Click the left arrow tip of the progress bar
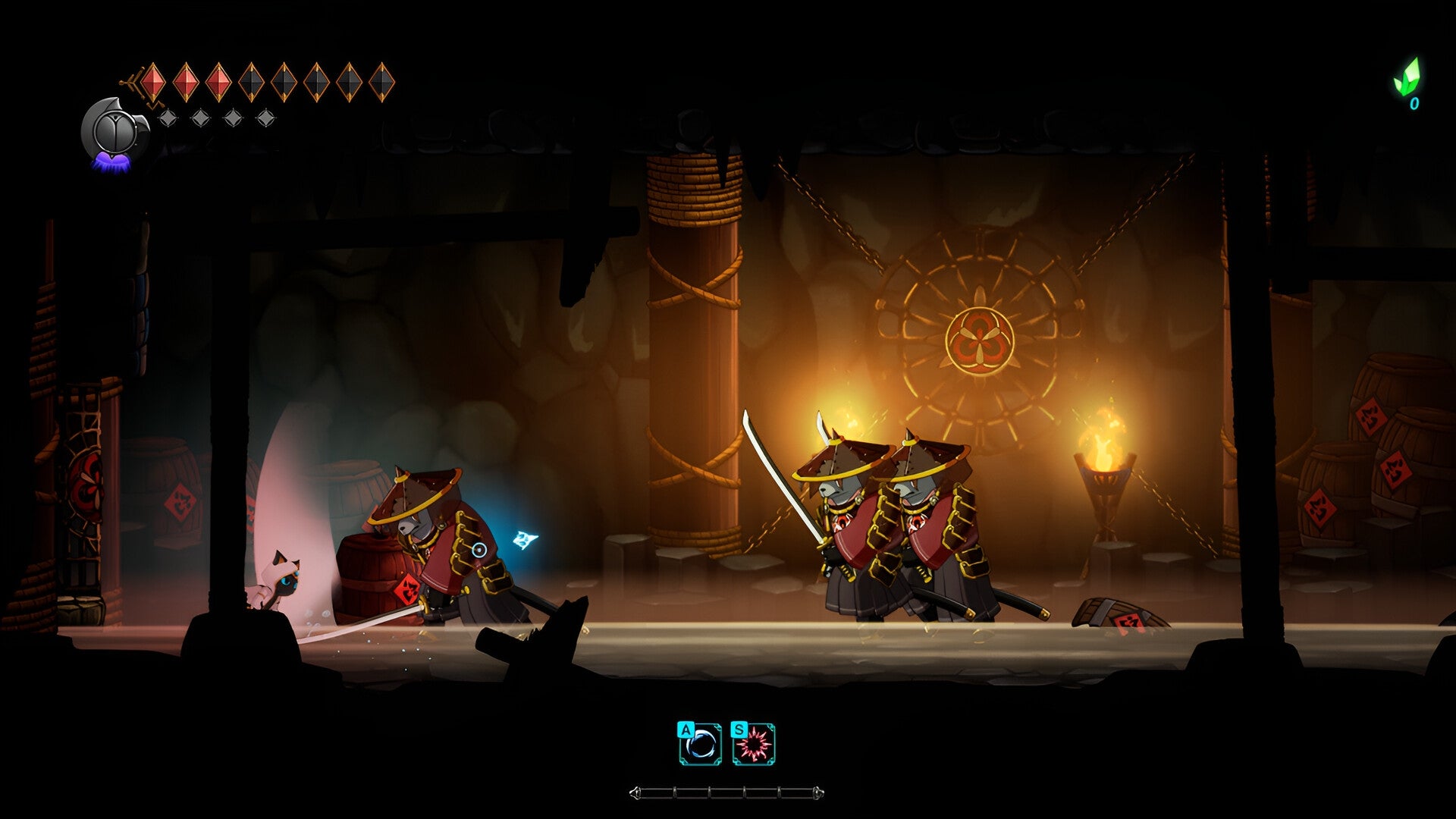 click(x=635, y=792)
